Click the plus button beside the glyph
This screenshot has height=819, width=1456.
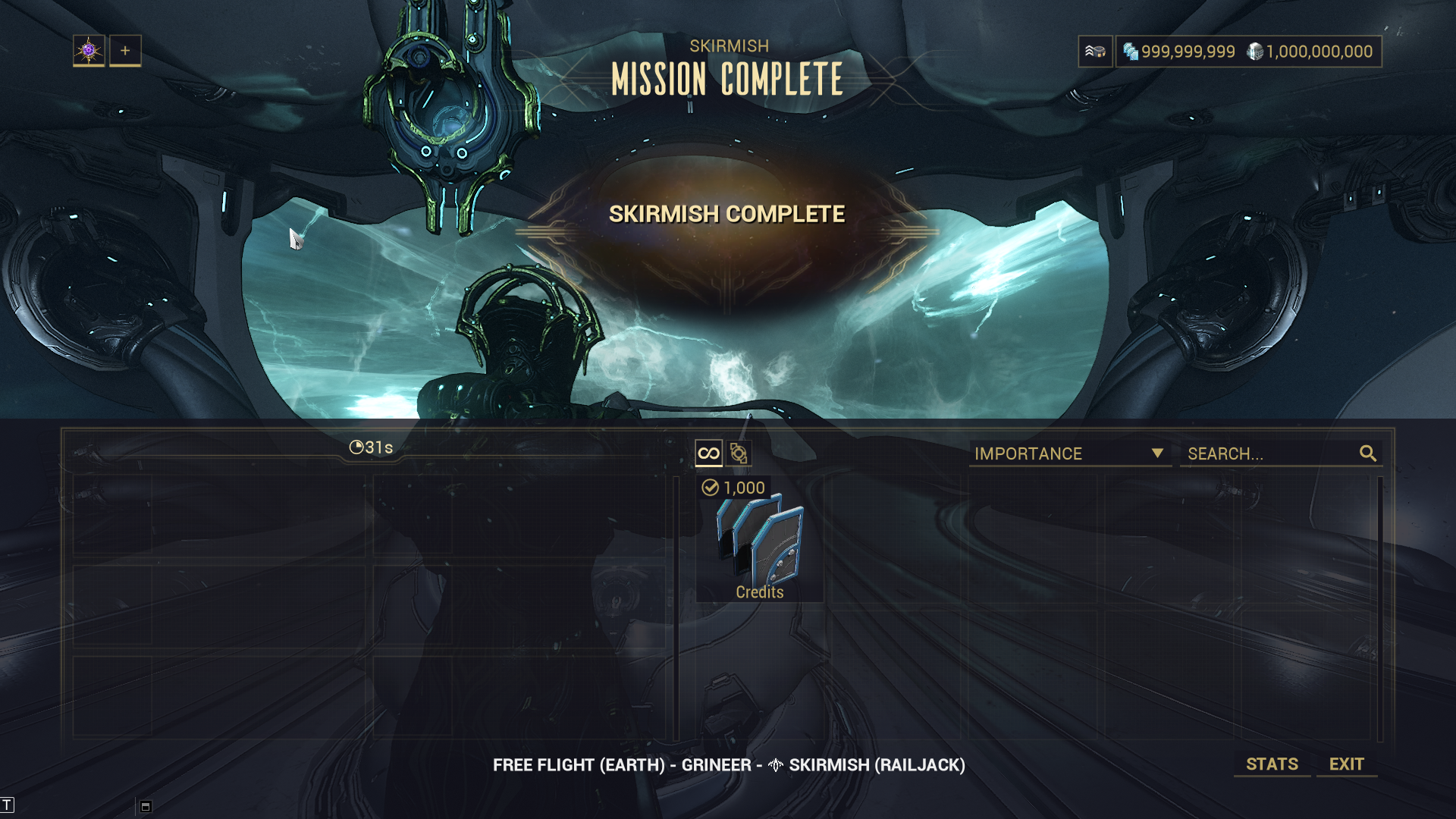point(125,51)
